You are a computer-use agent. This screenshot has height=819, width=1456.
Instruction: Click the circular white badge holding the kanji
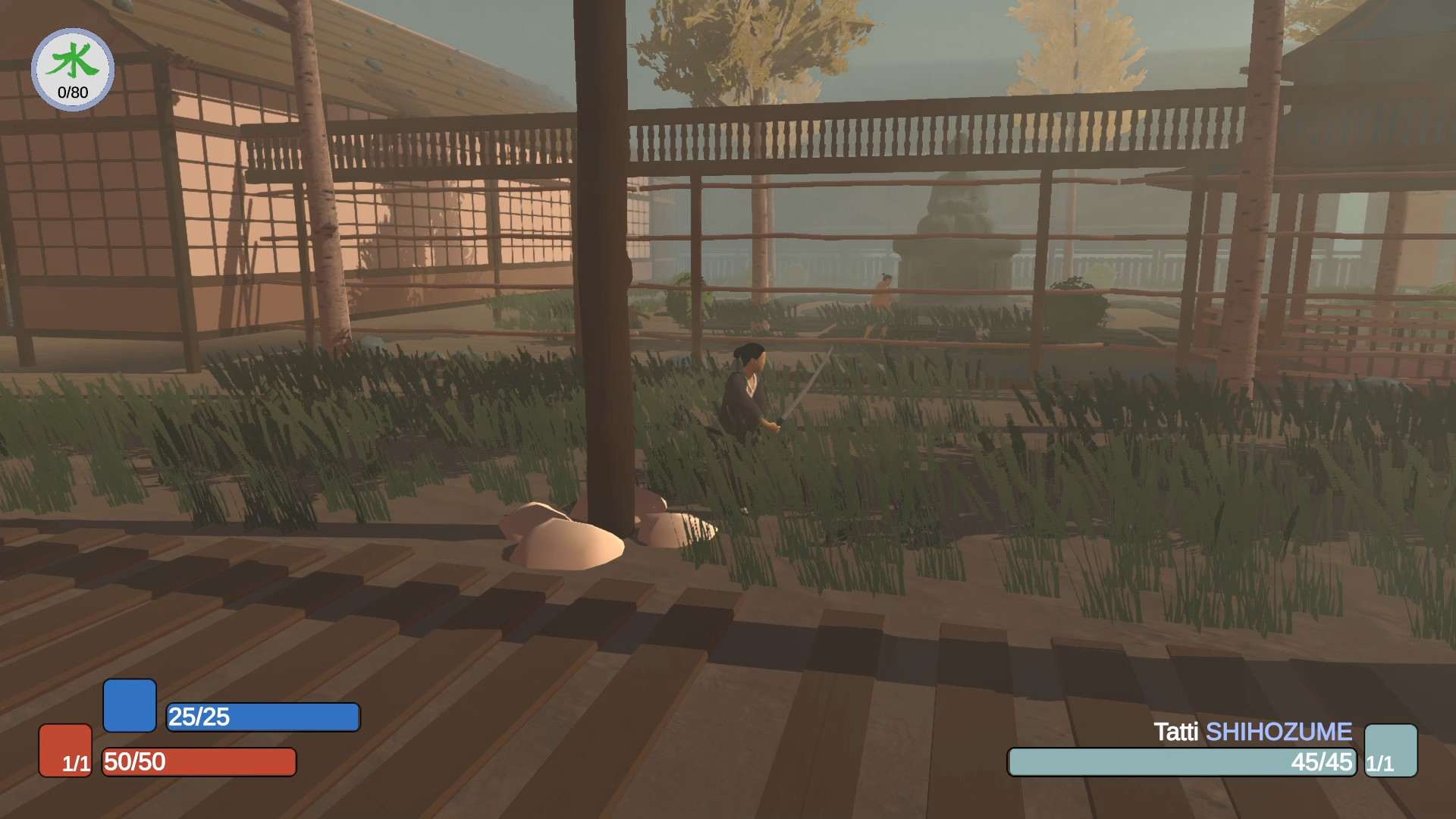pos(72,68)
